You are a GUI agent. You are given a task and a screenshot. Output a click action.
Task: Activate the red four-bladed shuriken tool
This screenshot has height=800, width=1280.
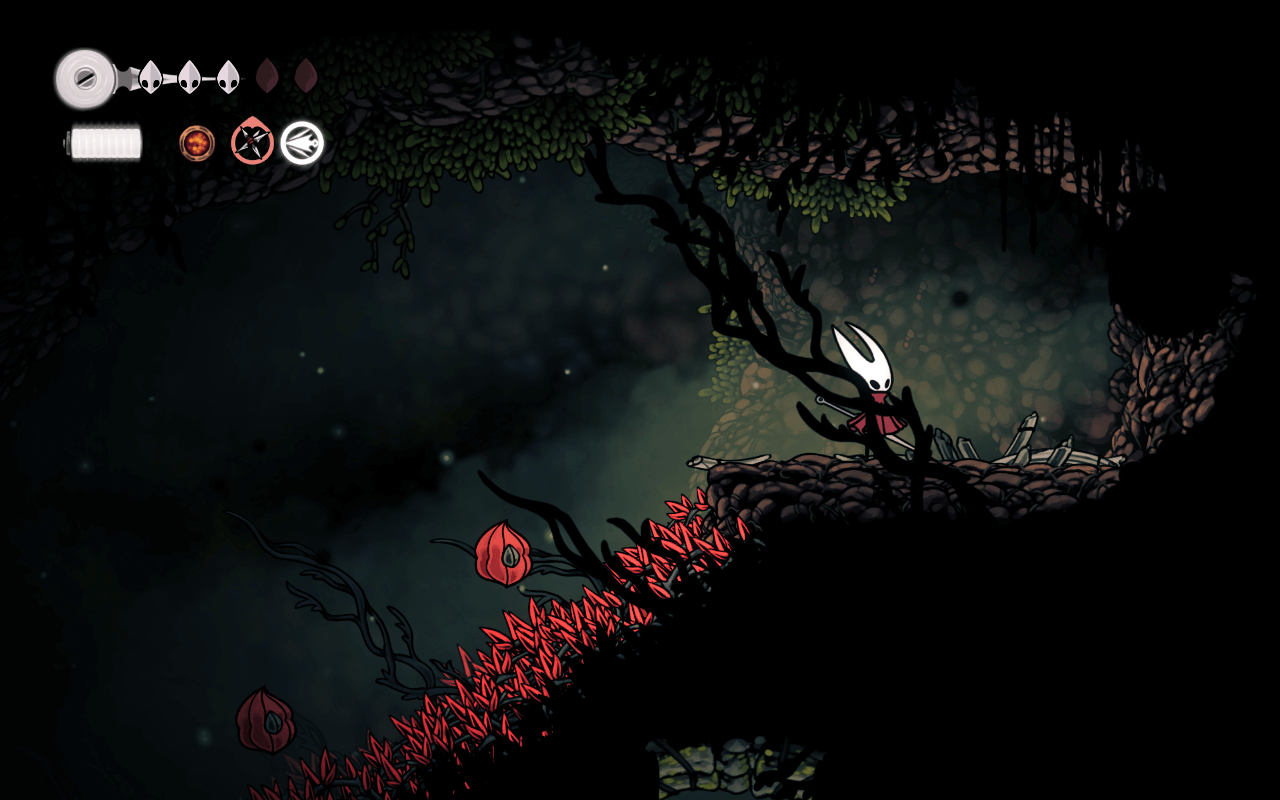tap(252, 142)
